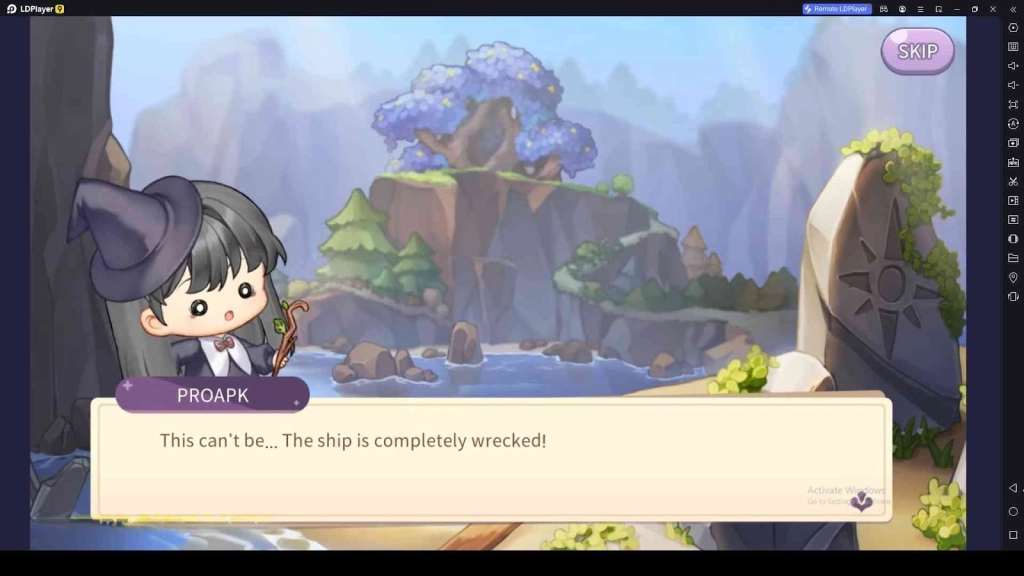The image size is (1024, 576).
Task: Skip the cutscene with the SKIP button
Action: click(917, 51)
